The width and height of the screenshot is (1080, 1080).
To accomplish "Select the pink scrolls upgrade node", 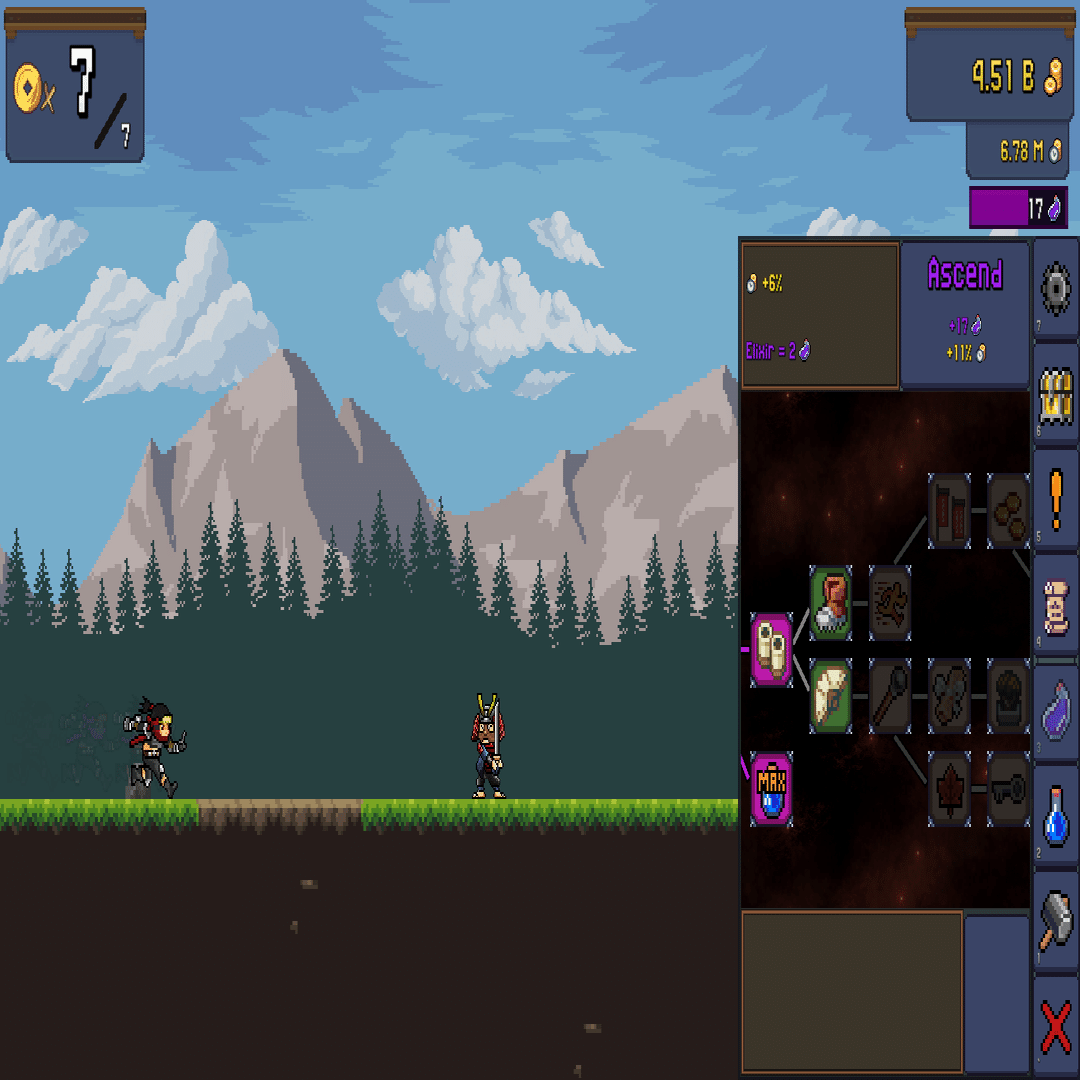I will coord(771,650).
